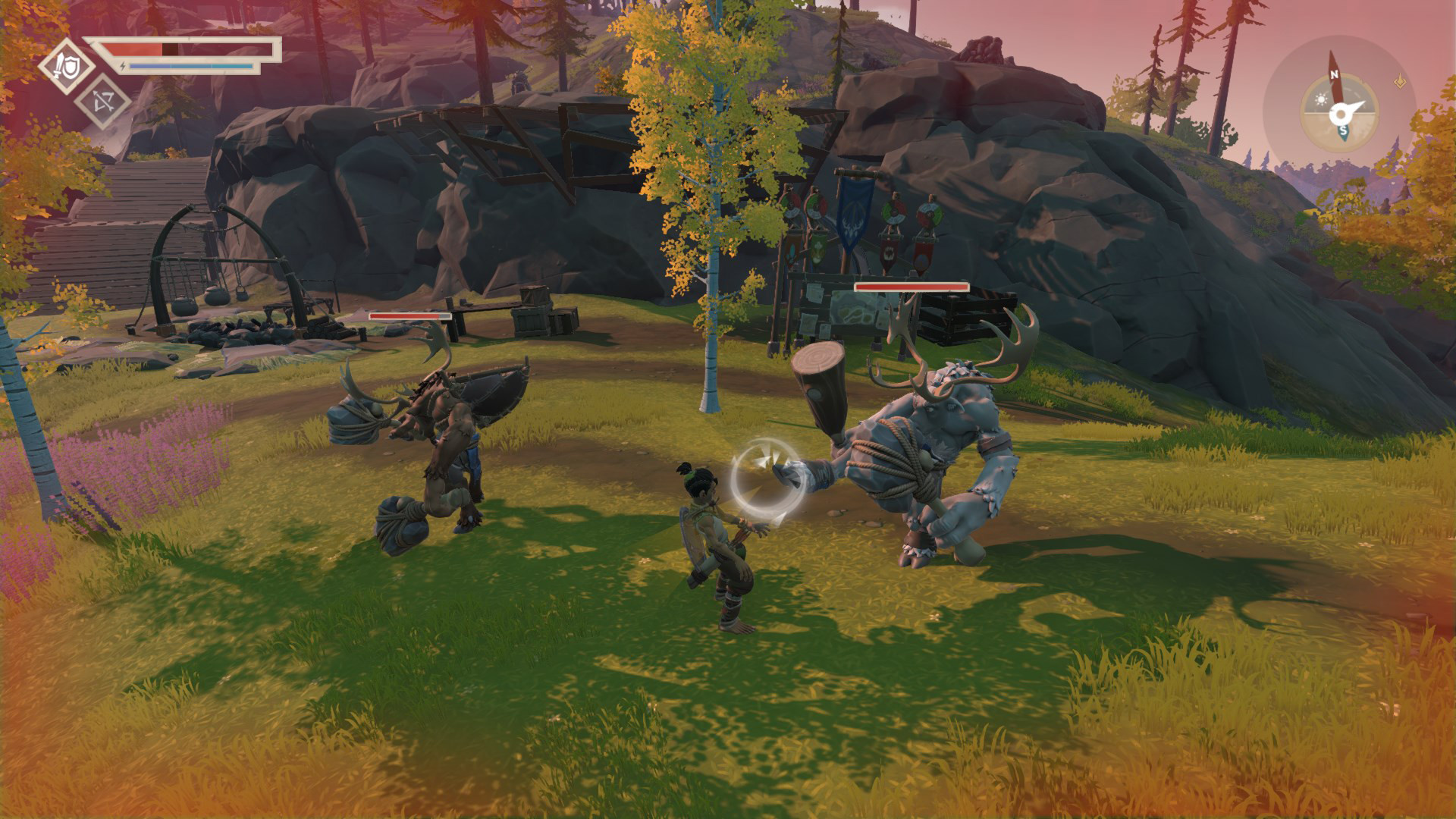Viewport: 1456px width, 819px height.
Task: Click the N north marker on the compass
Action: click(x=1335, y=74)
